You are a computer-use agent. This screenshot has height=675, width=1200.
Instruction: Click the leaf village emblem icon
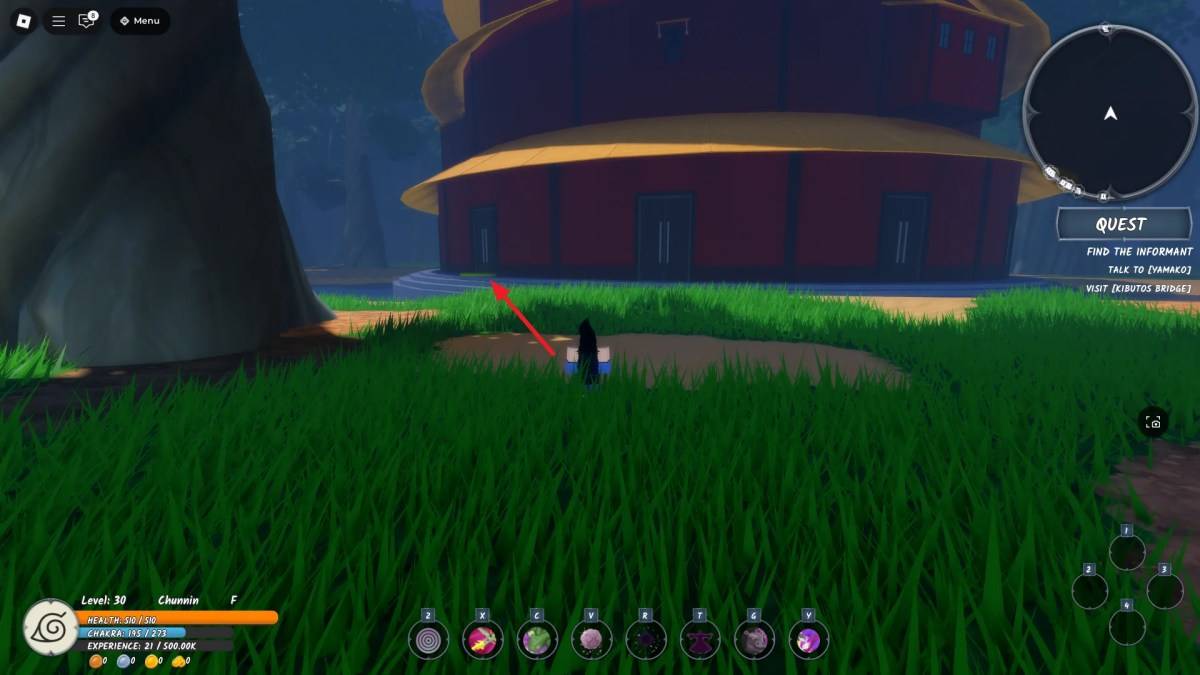[50, 627]
